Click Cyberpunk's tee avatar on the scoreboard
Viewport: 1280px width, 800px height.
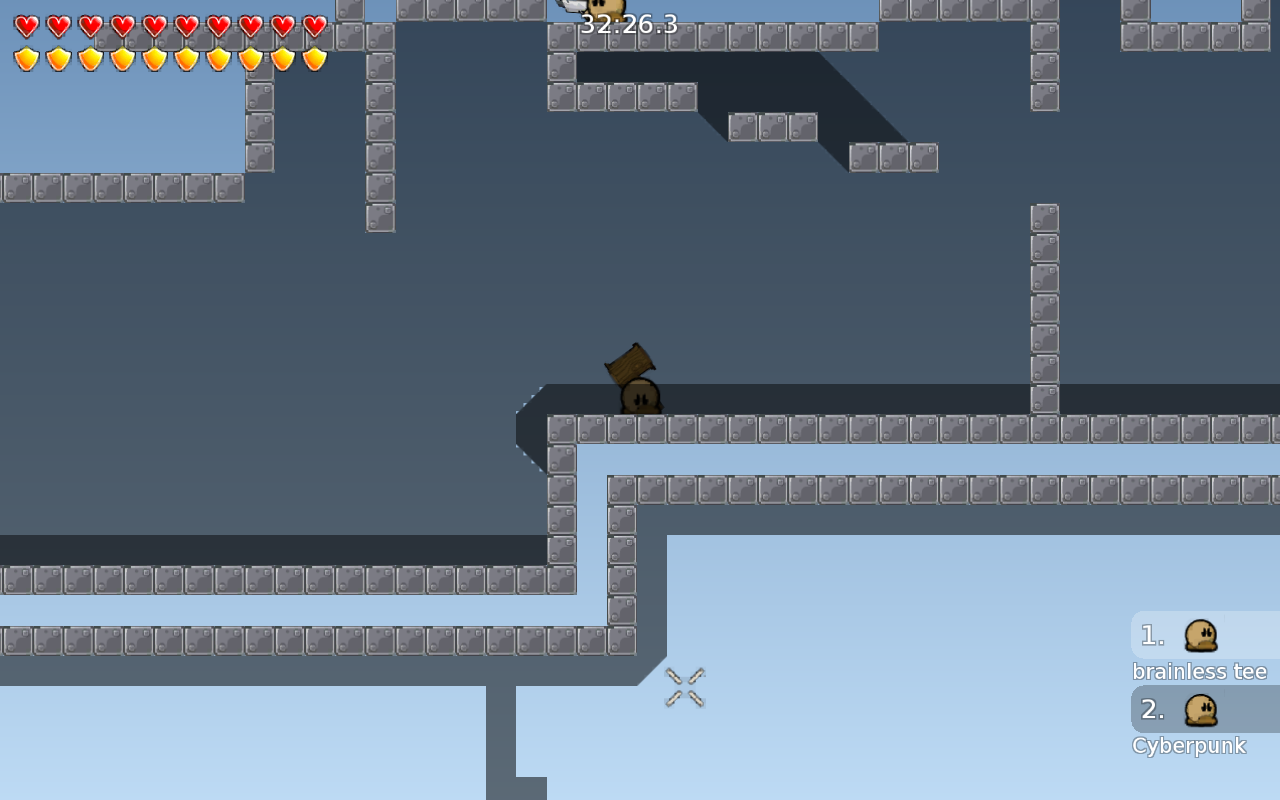(1200, 709)
